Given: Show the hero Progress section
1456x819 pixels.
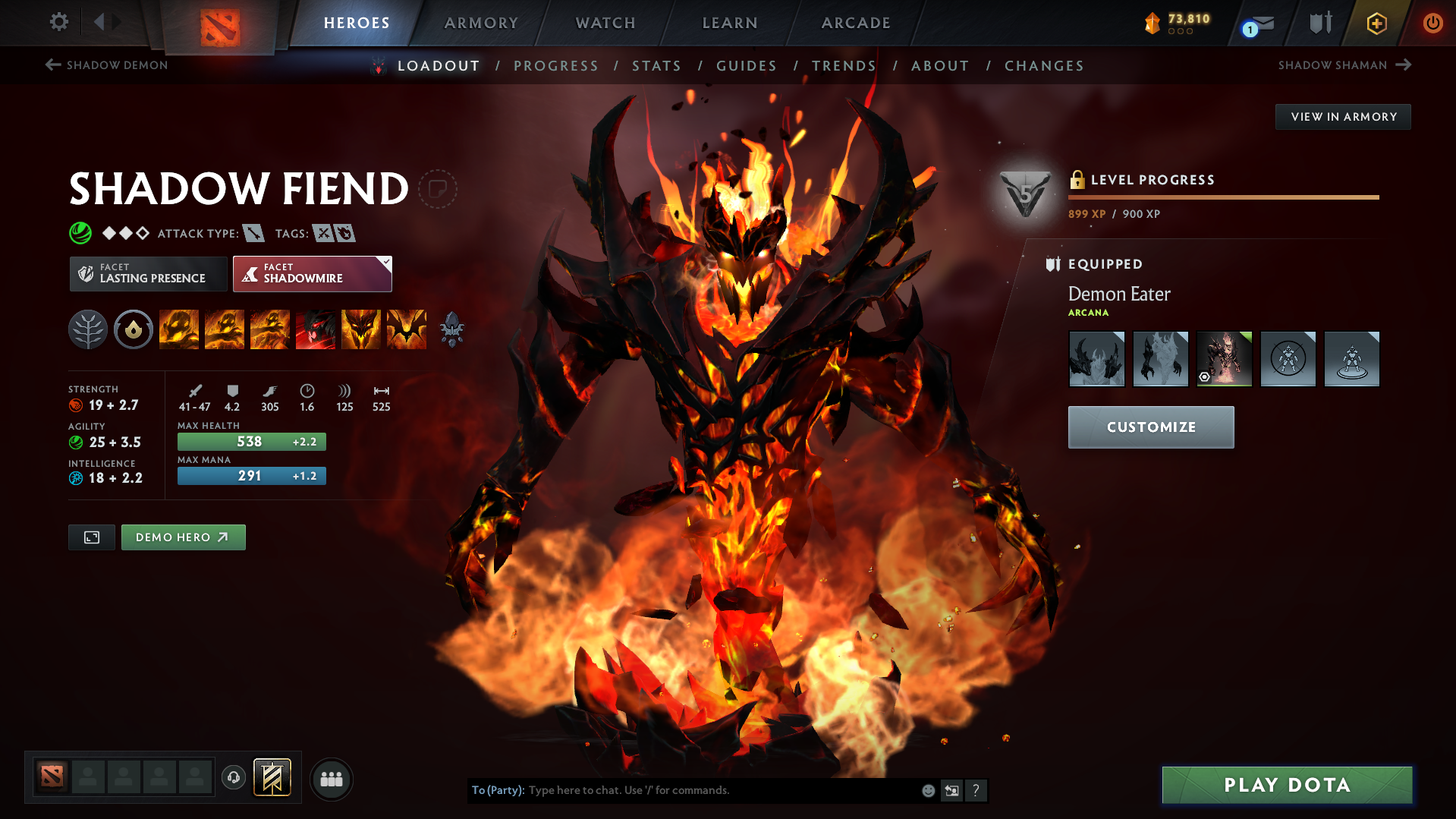Looking at the screenshot, I should pos(555,66).
